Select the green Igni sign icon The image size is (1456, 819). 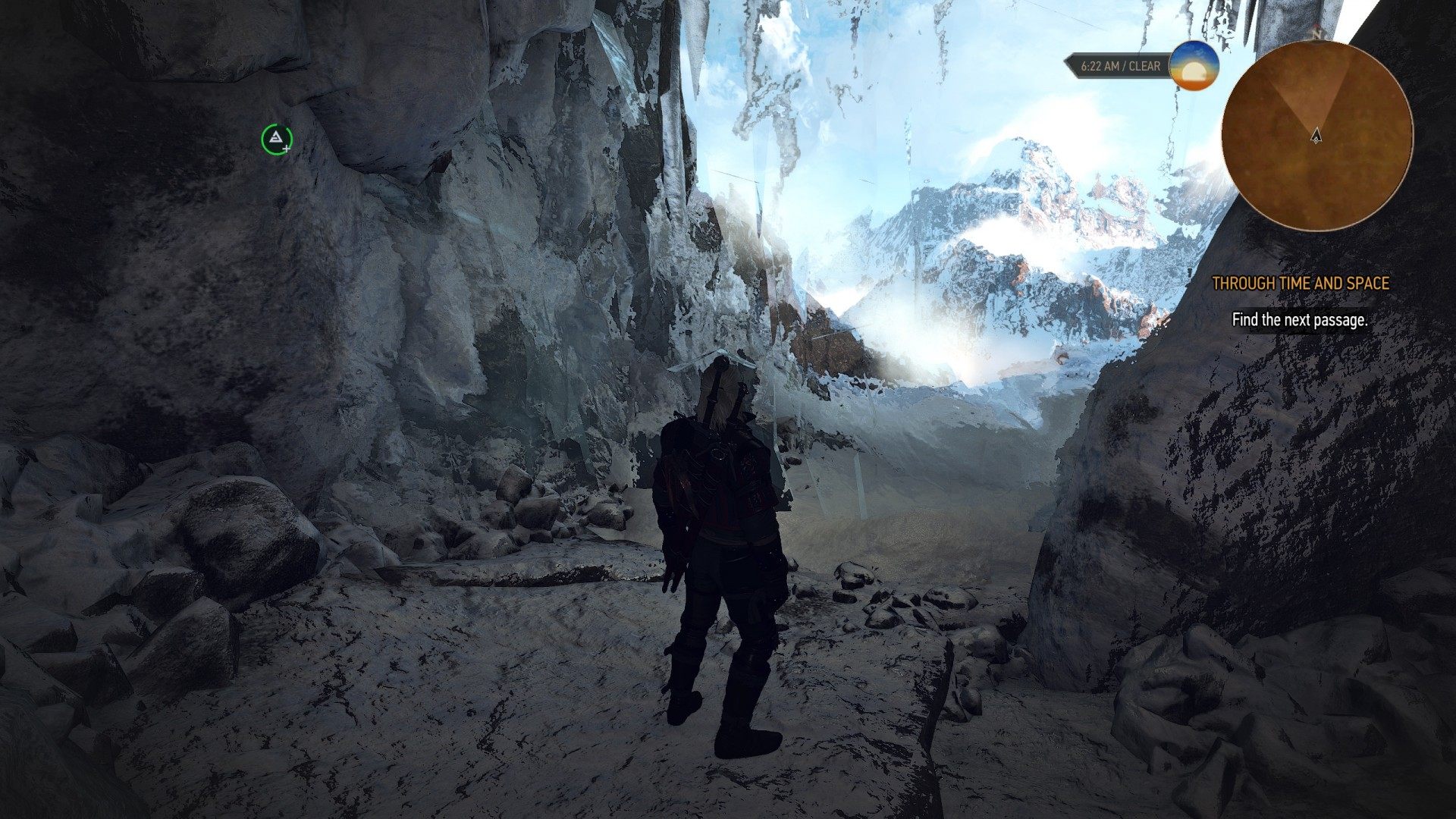point(277,138)
